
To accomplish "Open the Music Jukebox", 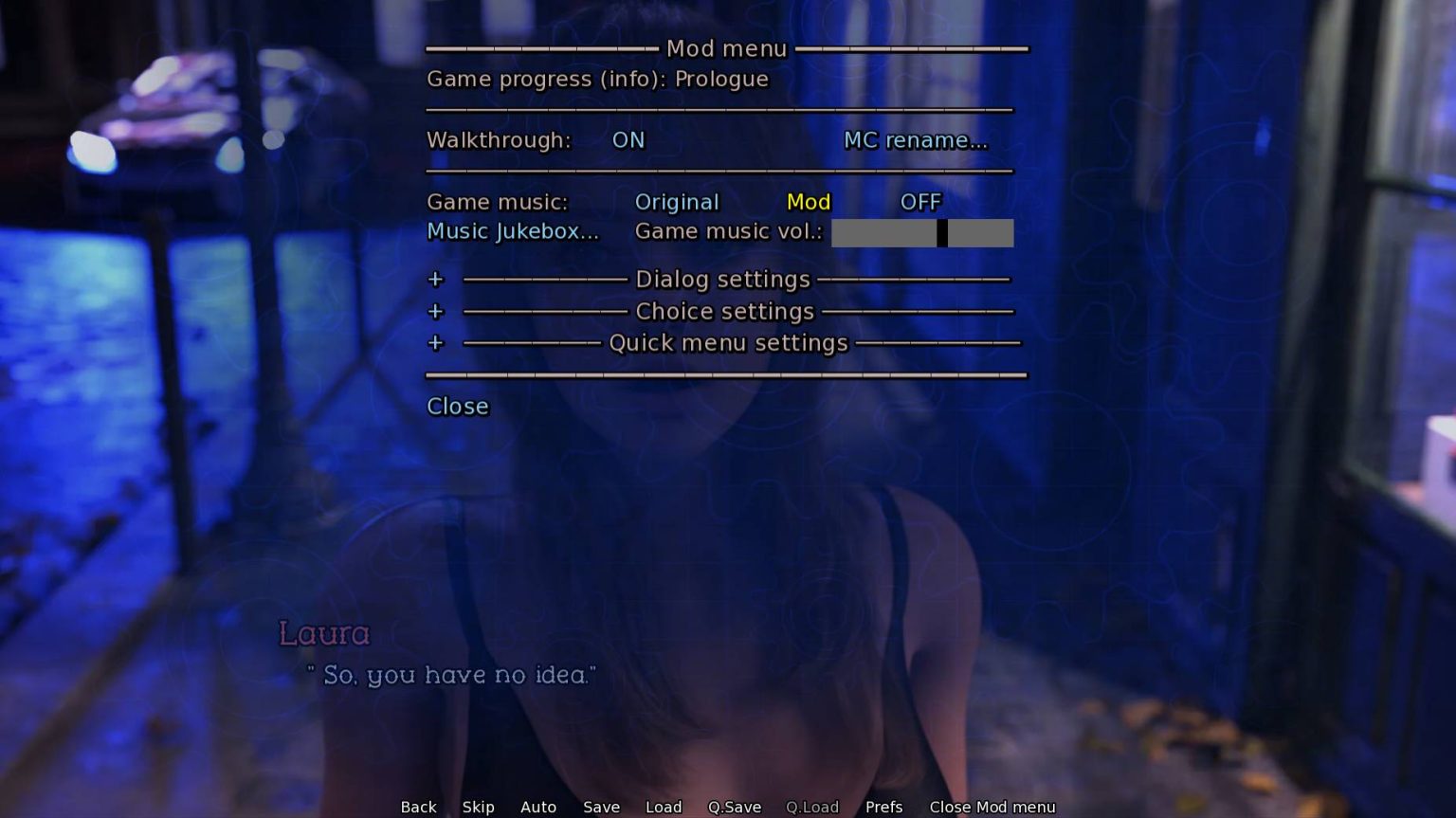I will (x=513, y=231).
